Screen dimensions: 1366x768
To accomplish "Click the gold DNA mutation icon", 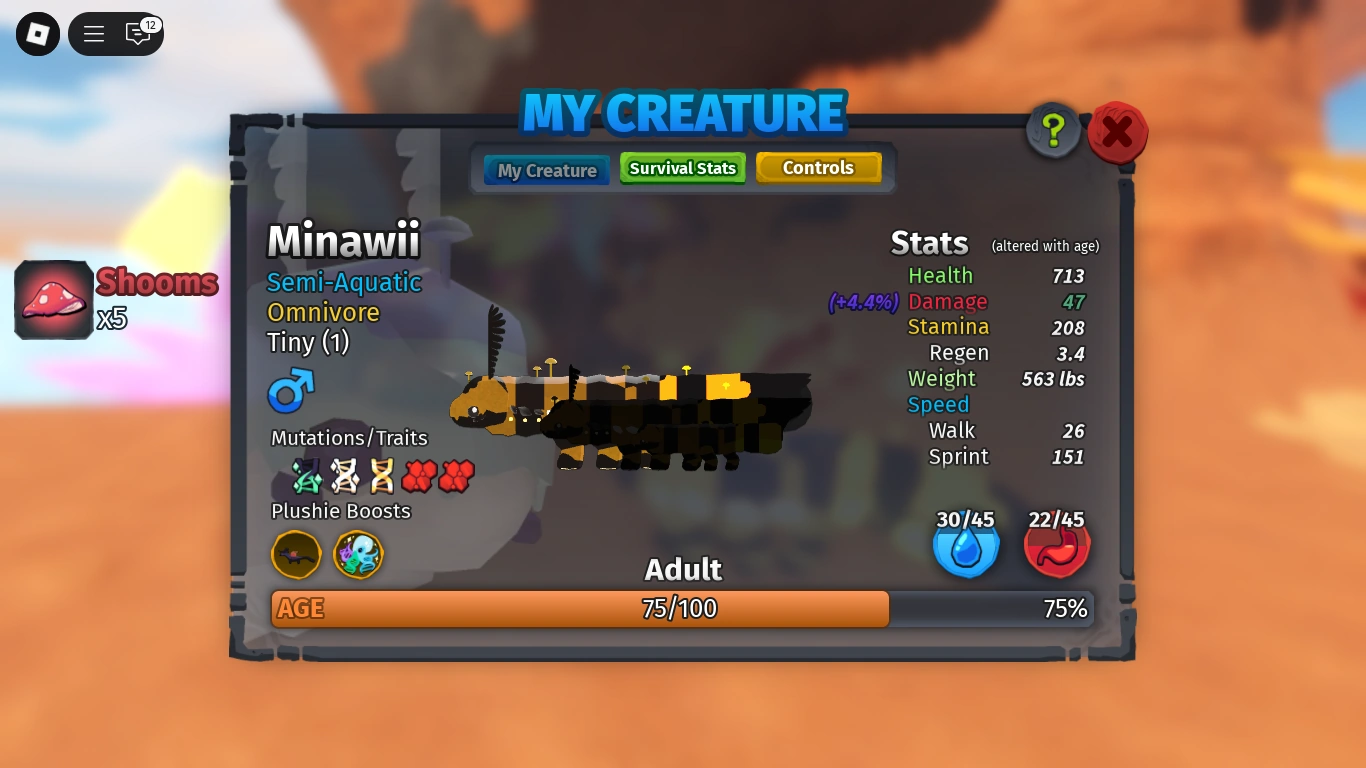I will point(382,475).
